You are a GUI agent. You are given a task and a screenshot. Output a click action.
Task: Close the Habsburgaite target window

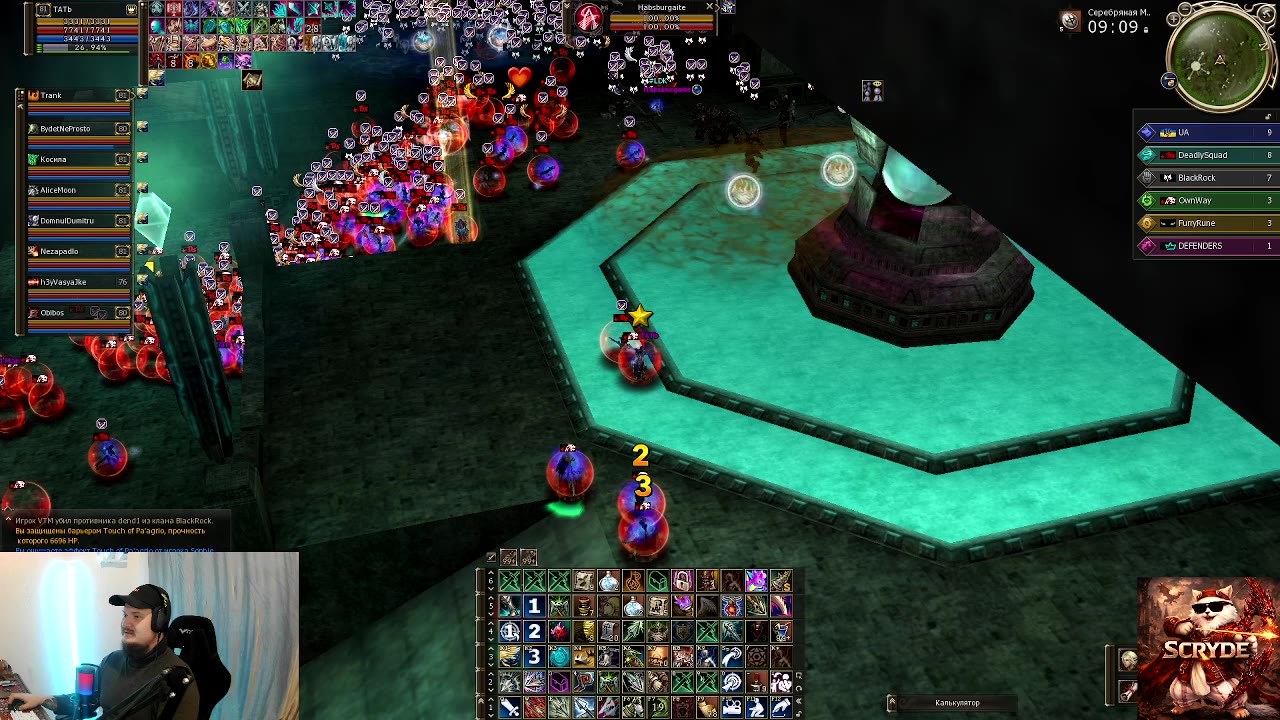710,7
